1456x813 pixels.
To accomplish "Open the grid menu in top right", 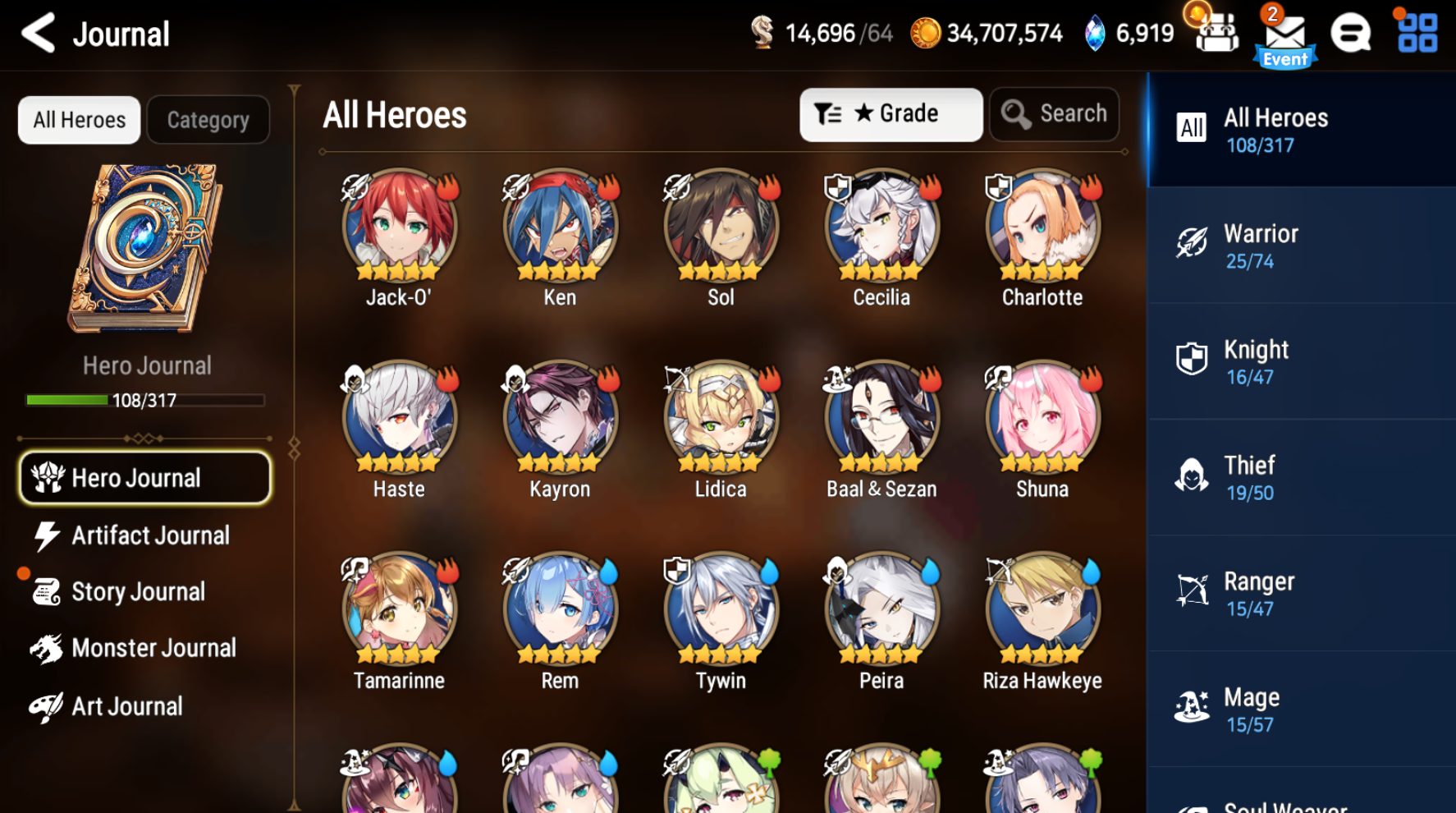I will 1414,33.
